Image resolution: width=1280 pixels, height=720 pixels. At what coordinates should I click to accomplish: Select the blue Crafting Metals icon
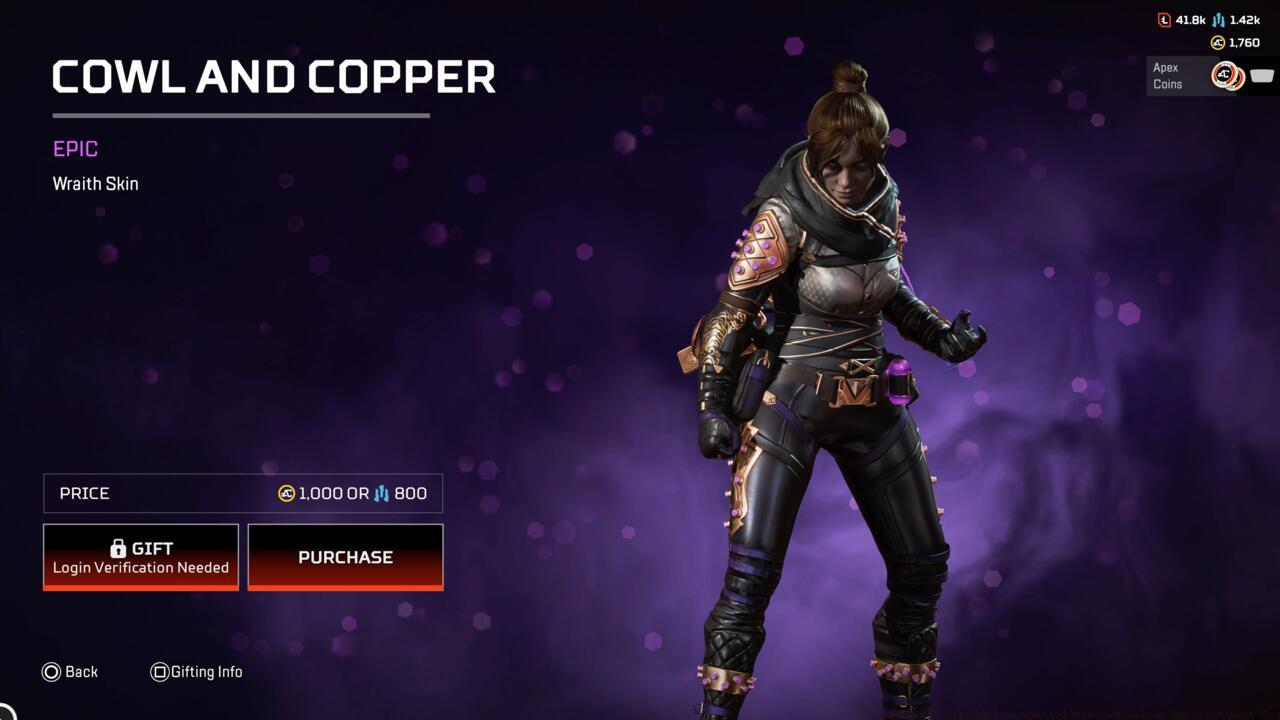tap(1218, 20)
